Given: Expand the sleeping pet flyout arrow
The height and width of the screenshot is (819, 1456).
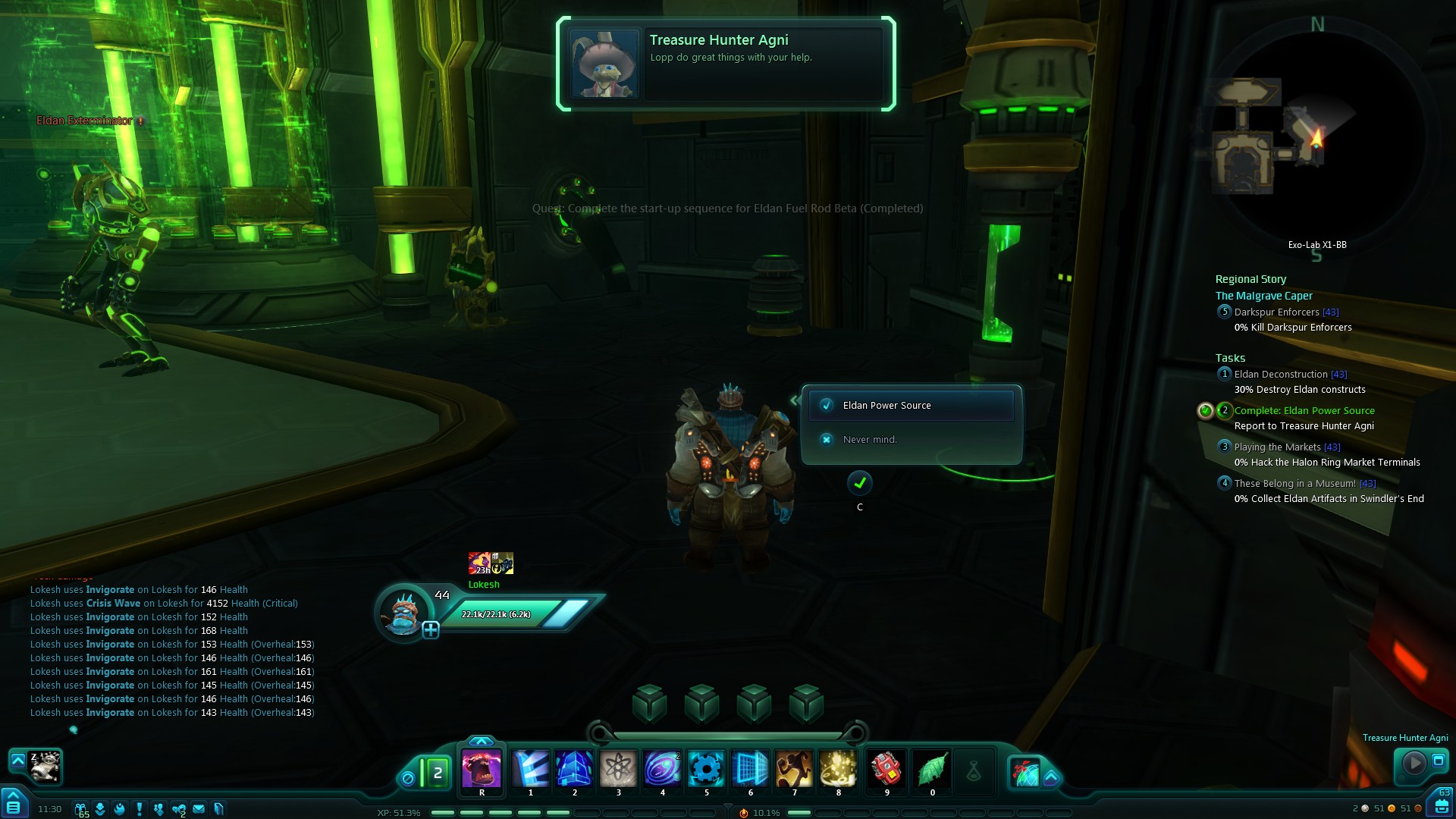Looking at the screenshot, I should (x=17, y=760).
